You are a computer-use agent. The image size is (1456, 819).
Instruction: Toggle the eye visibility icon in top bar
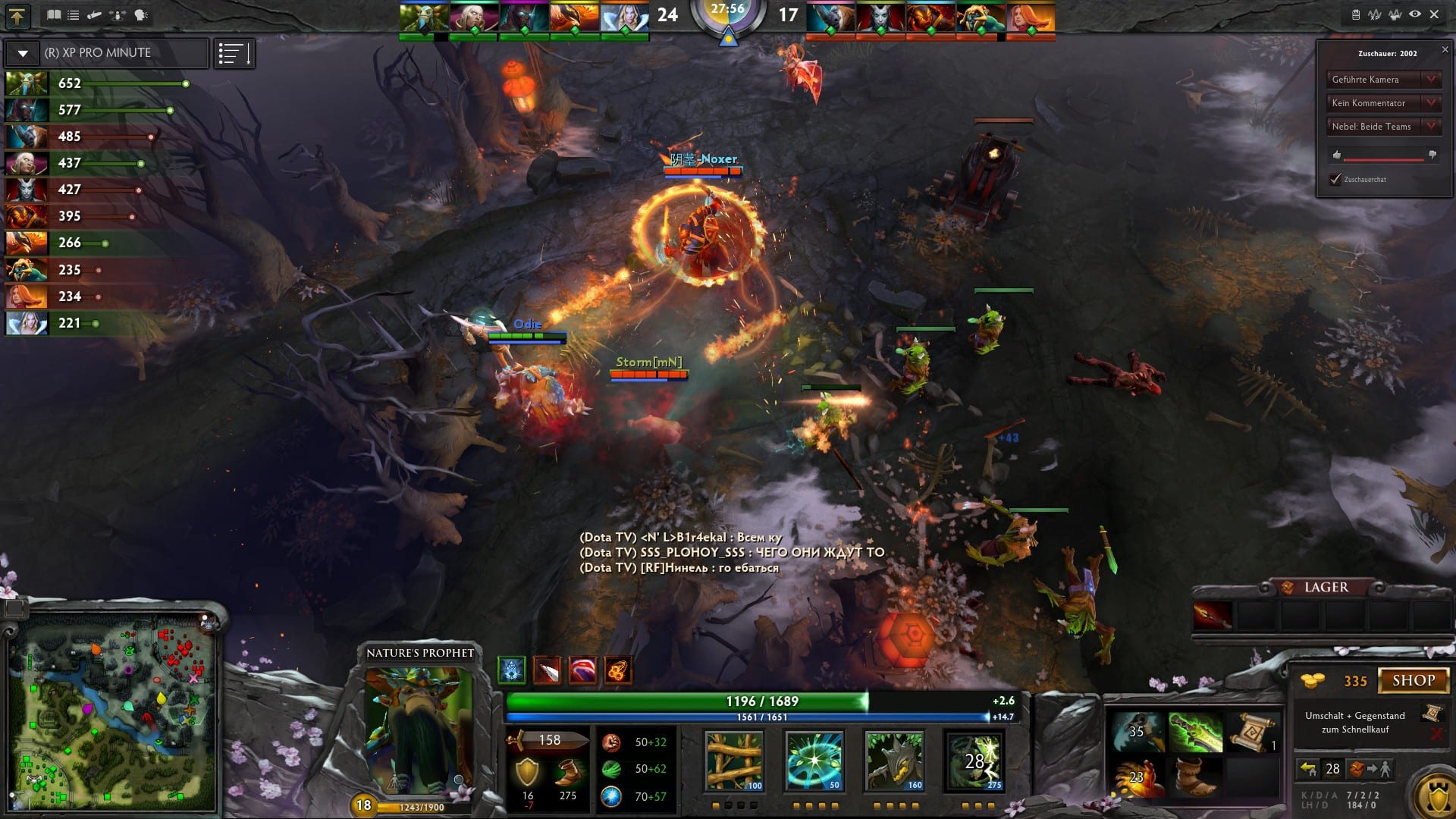pos(1415,14)
